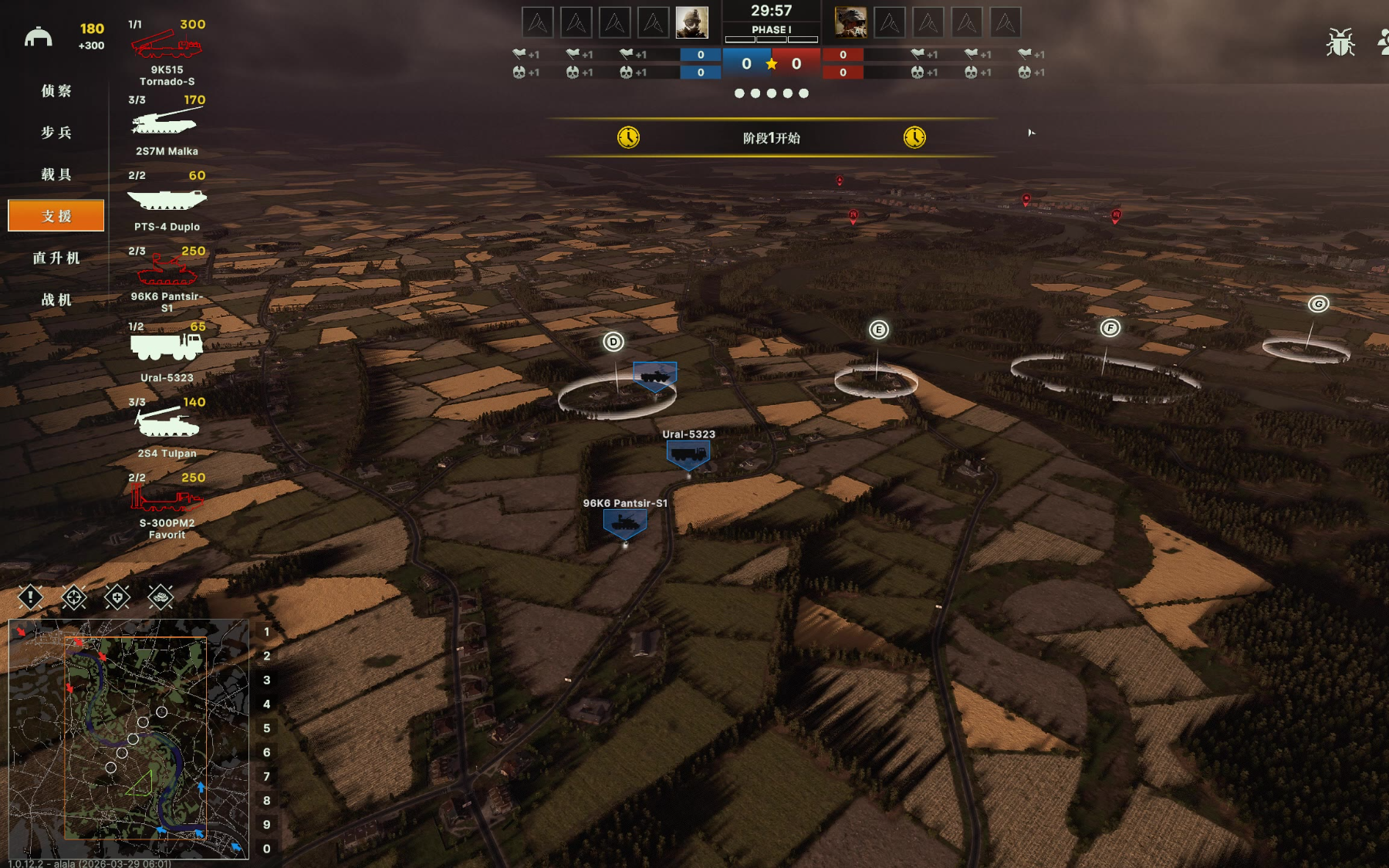The height and width of the screenshot is (868, 1389).
Task: Open the 步兵 infantry category
Action: tap(56, 133)
